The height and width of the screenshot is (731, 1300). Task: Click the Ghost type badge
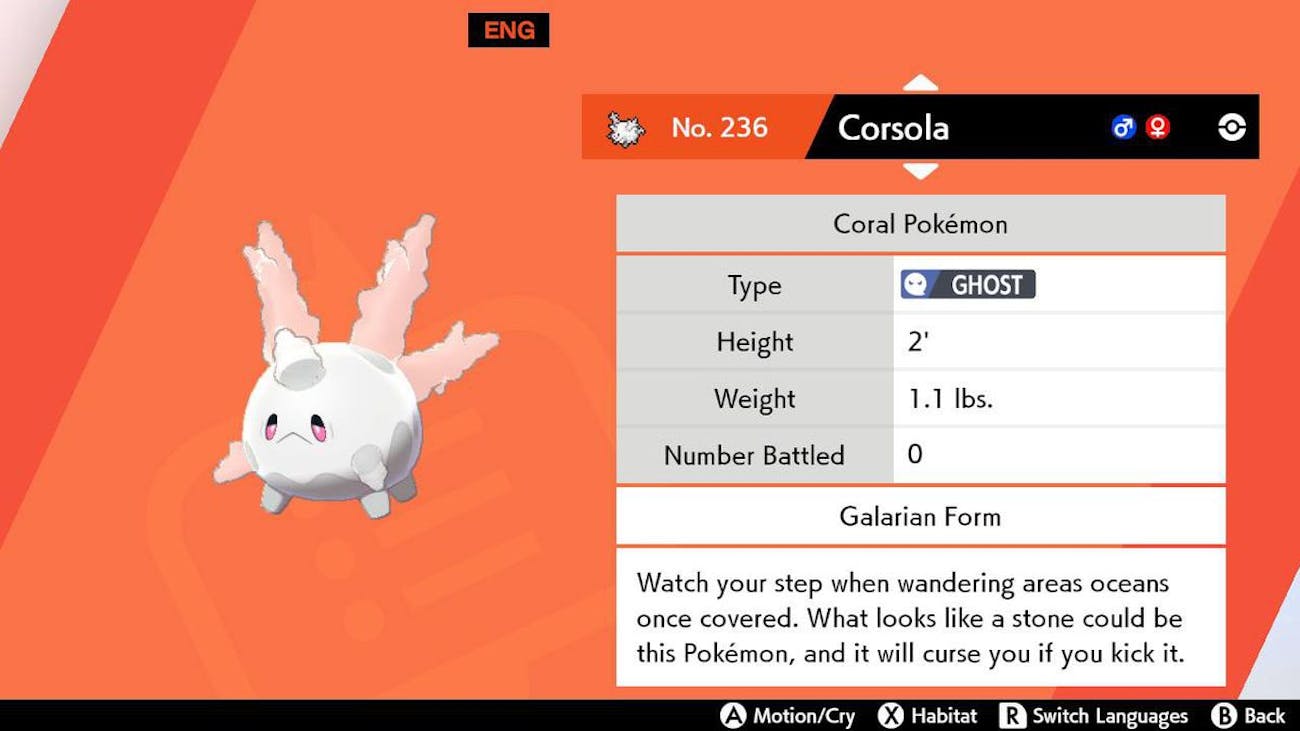[967, 284]
